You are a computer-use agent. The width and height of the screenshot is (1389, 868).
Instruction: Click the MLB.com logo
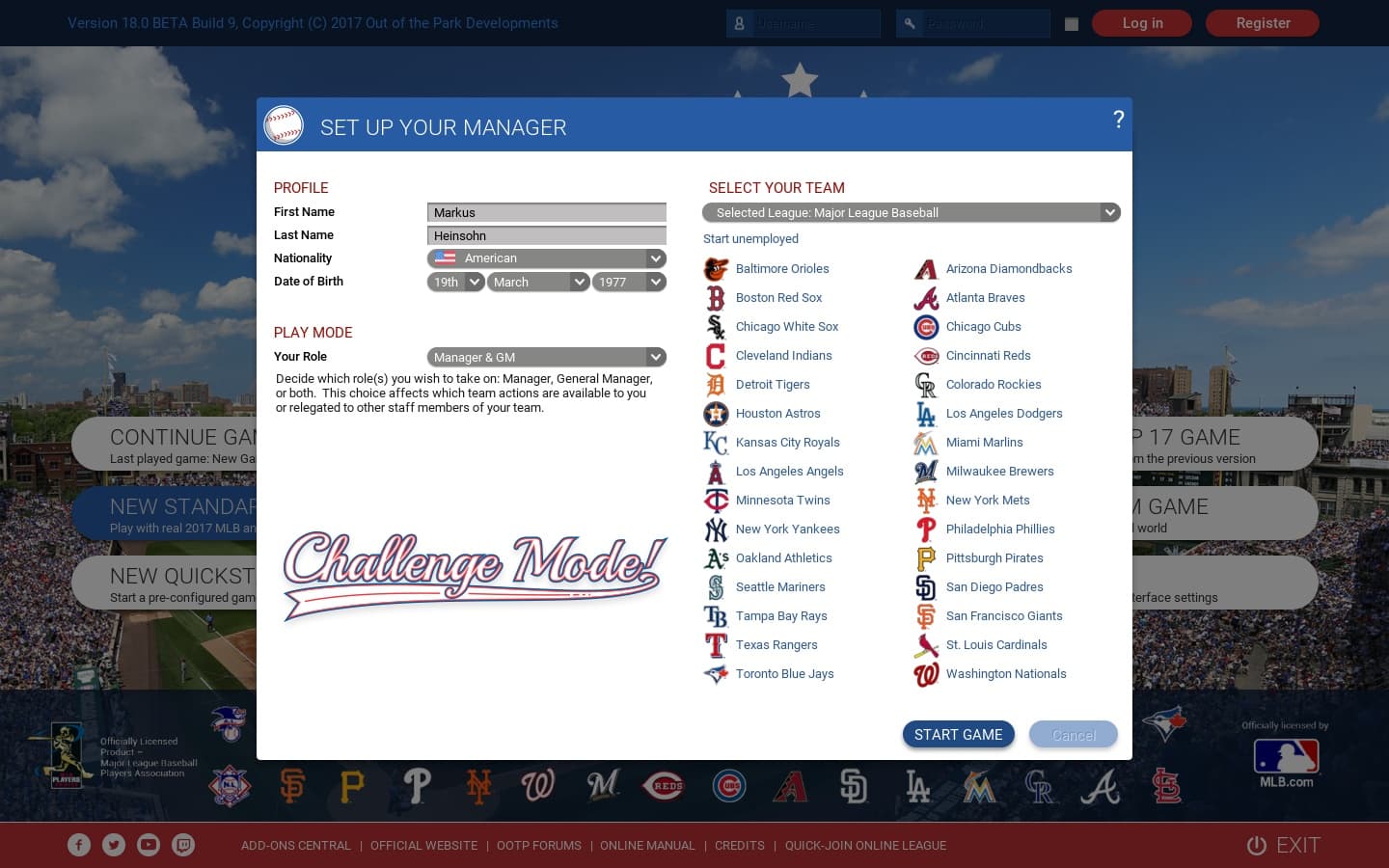(1286, 762)
